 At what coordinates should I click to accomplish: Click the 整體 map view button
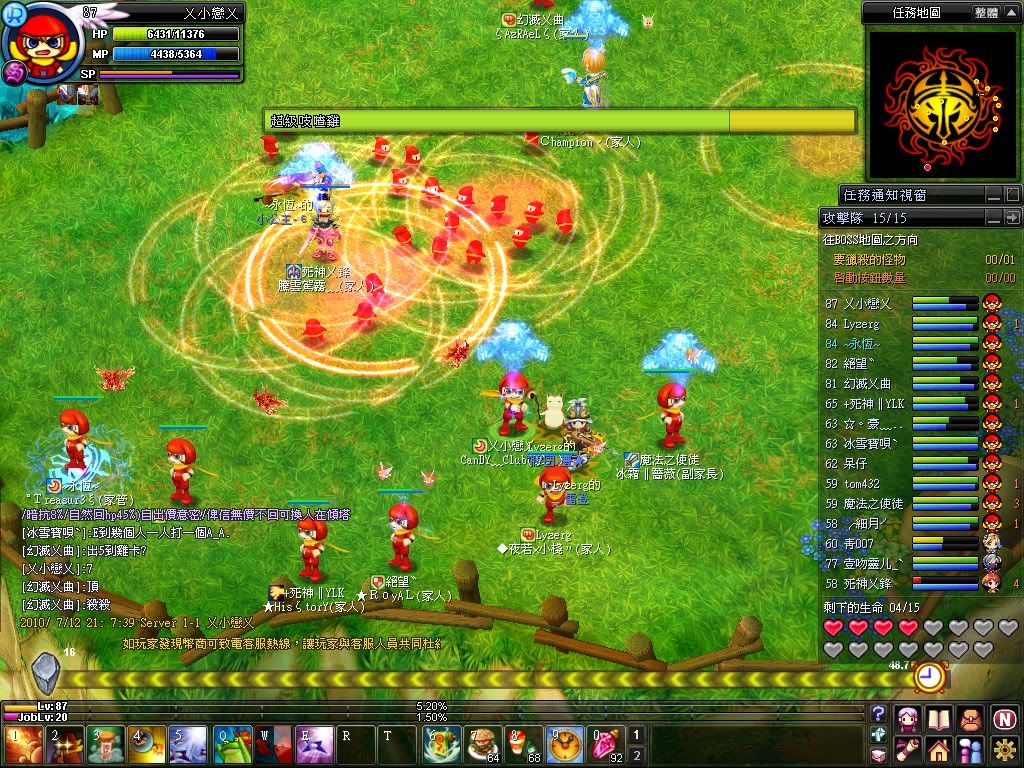pos(986,13)
